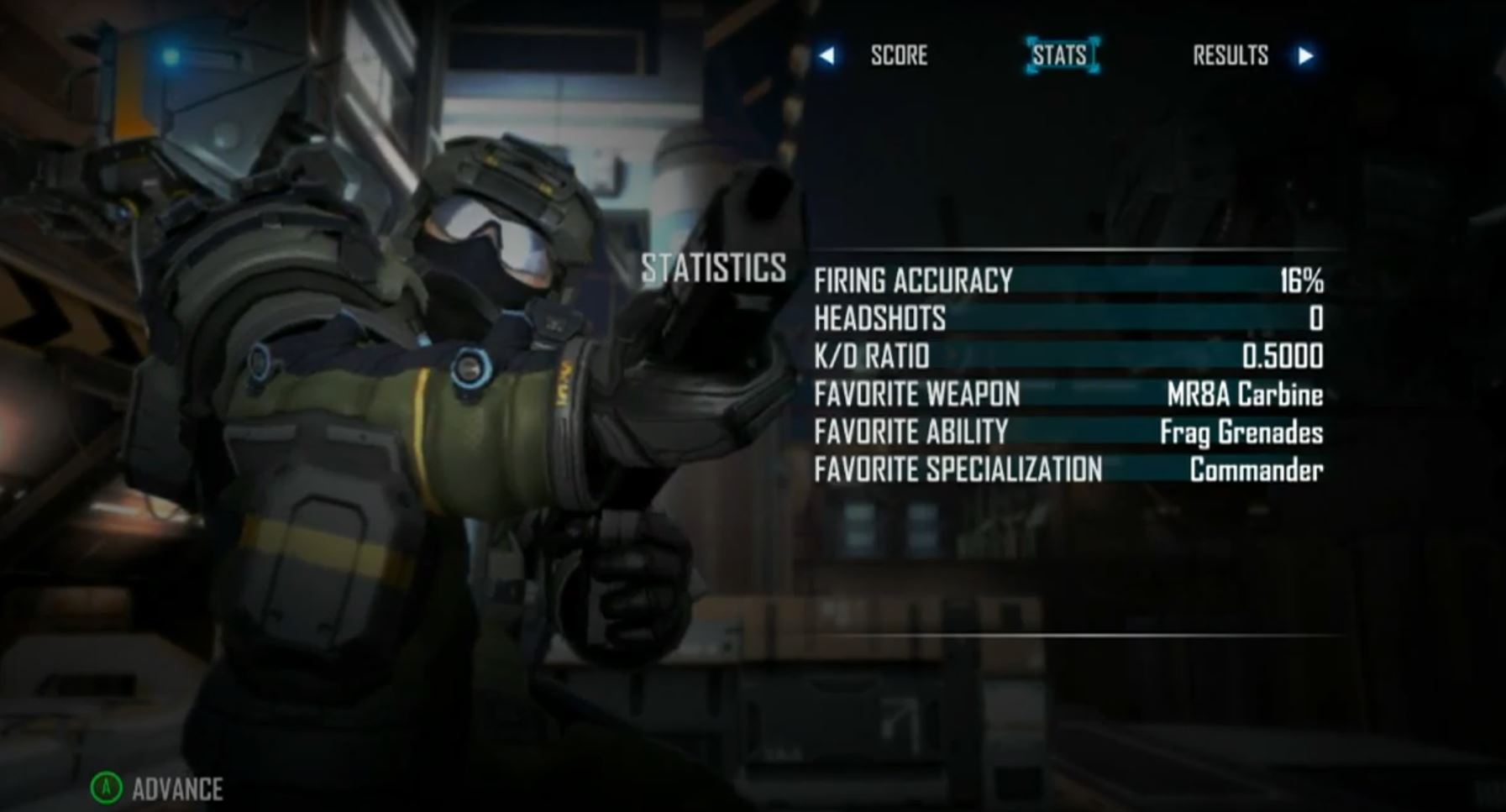1506x812 pixels.
Task: Click the left arrow beside Score
Action: coord(827,55)
